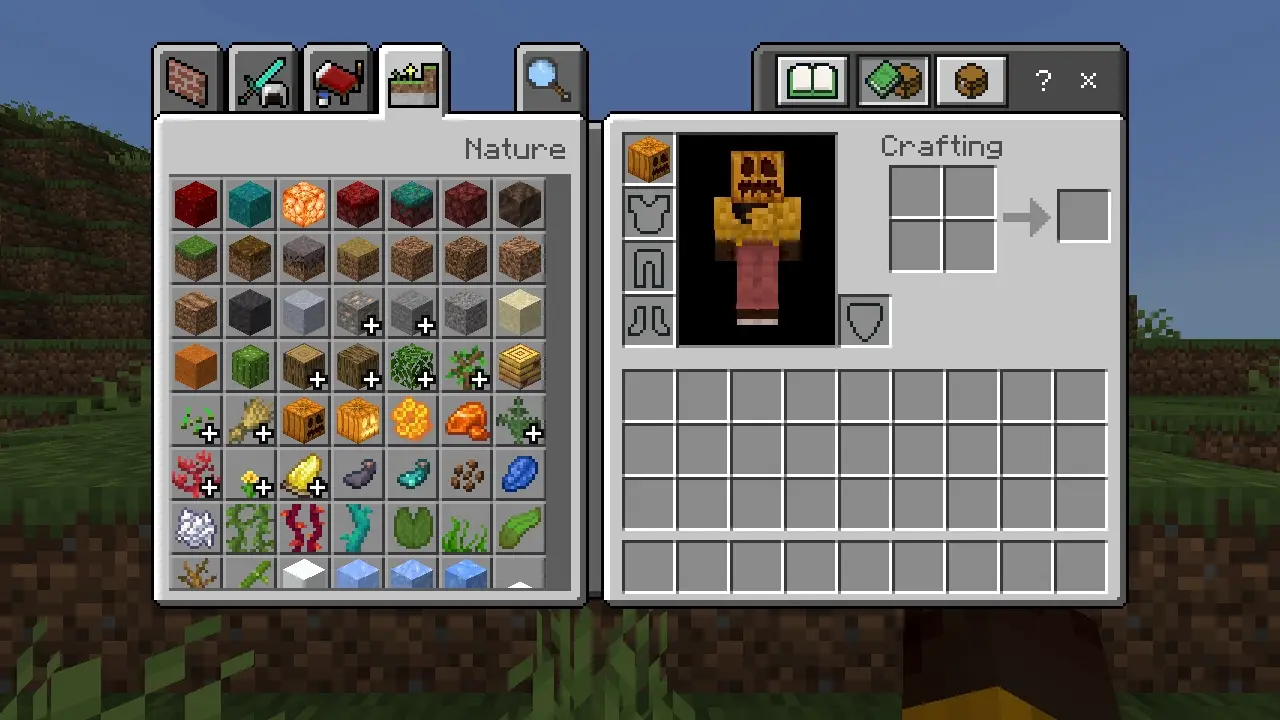Select the empty leggings armor slot

pyautogui.click(x=649, y=267)
